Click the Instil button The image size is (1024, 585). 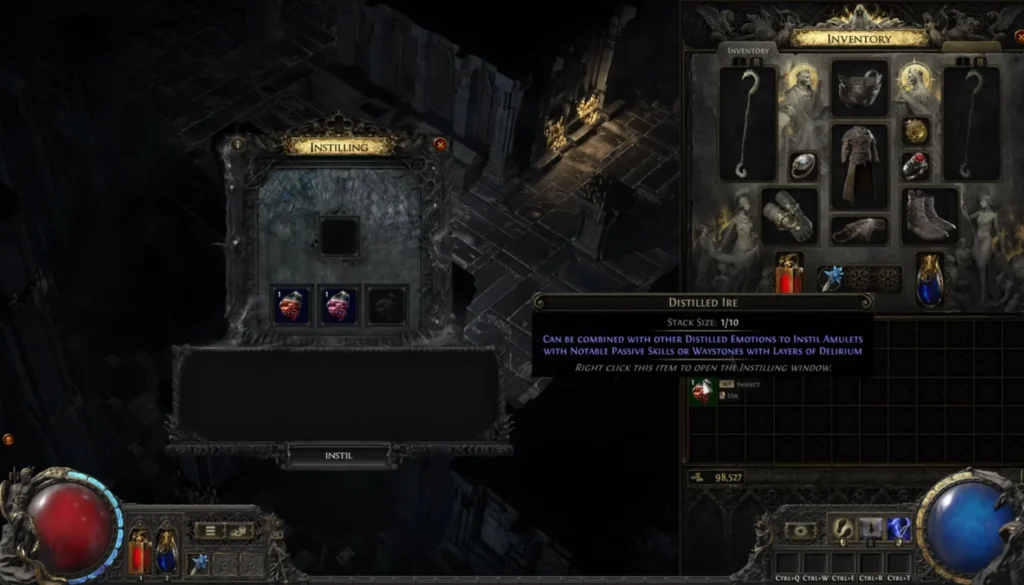(339, 455)
